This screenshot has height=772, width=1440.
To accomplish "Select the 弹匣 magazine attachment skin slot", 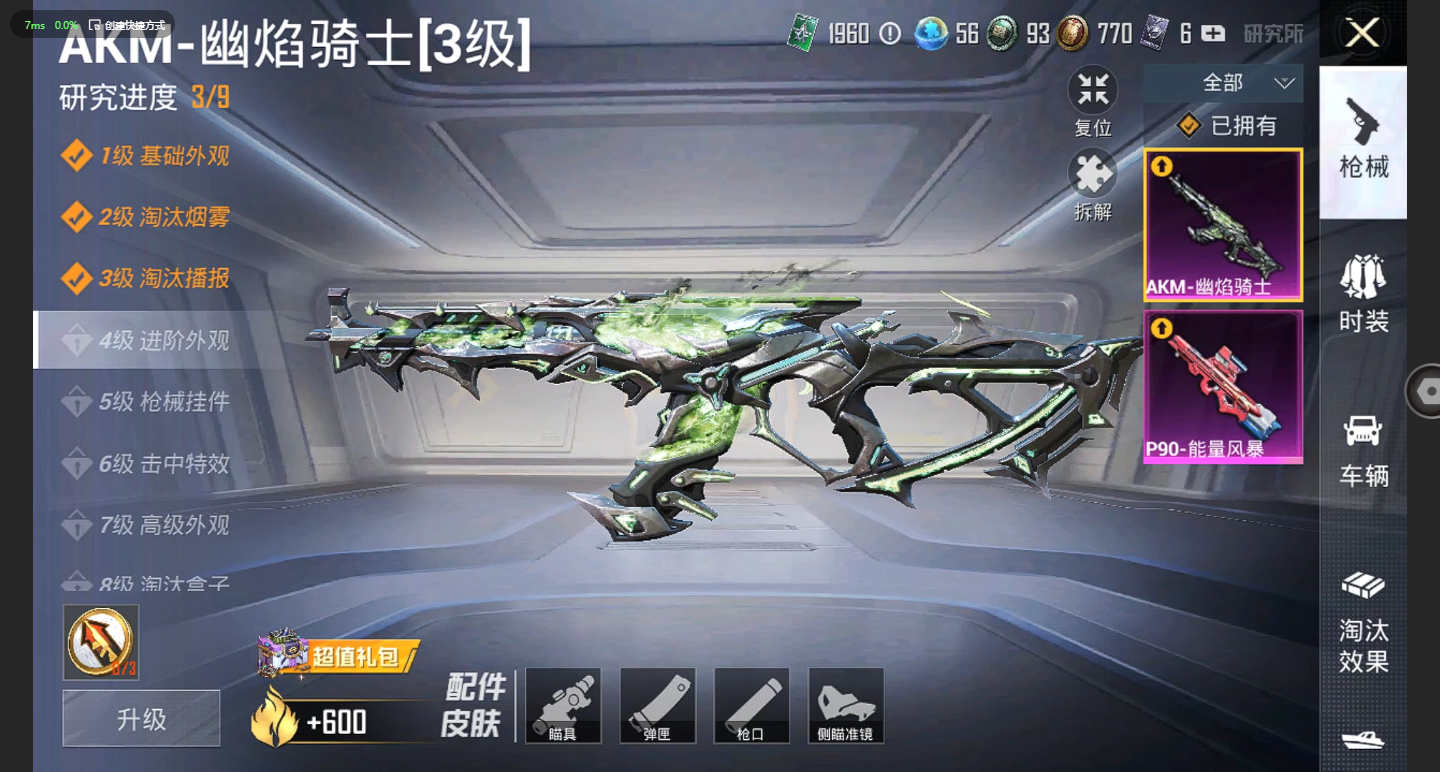I will pyautogui.click(x=657, y=705).
